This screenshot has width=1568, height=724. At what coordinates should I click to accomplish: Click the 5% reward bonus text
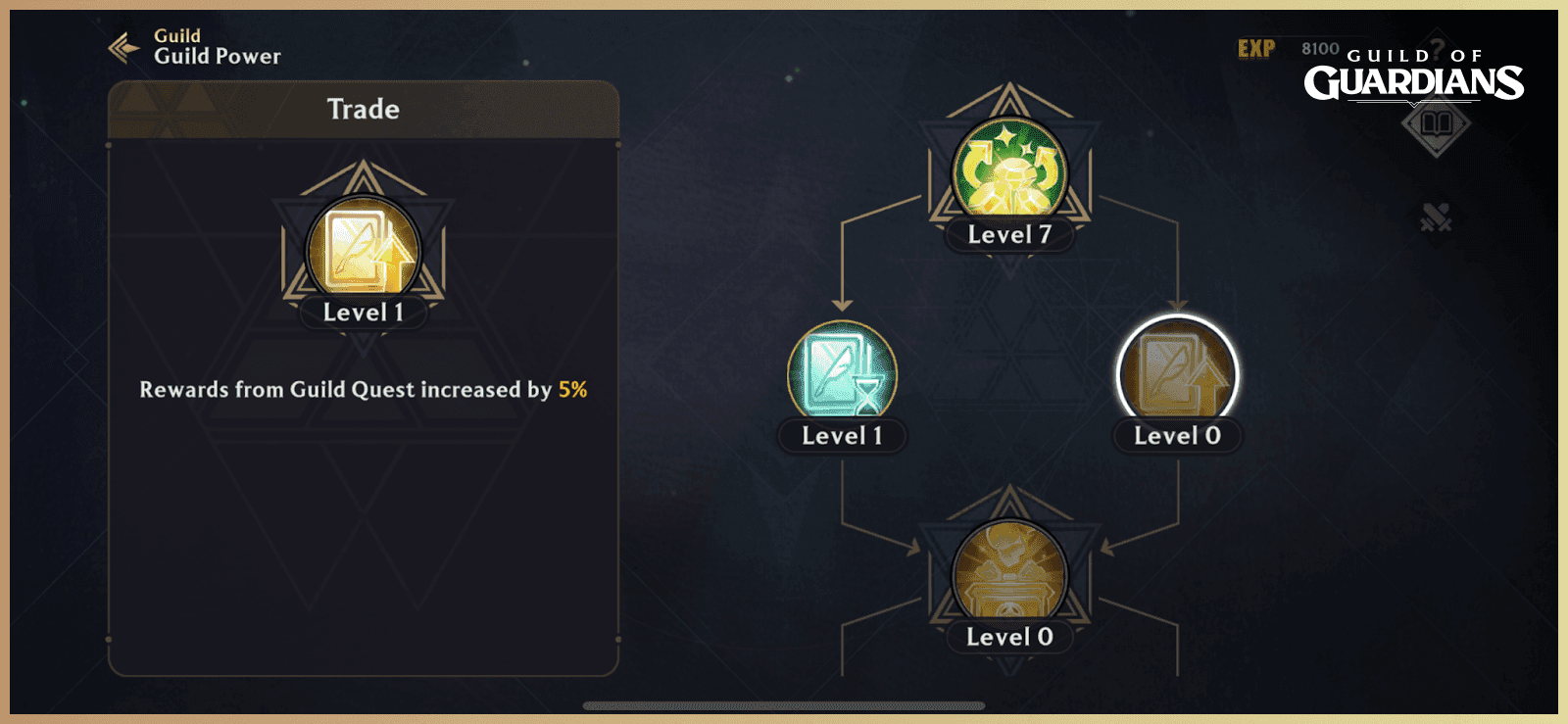point(573,389)
